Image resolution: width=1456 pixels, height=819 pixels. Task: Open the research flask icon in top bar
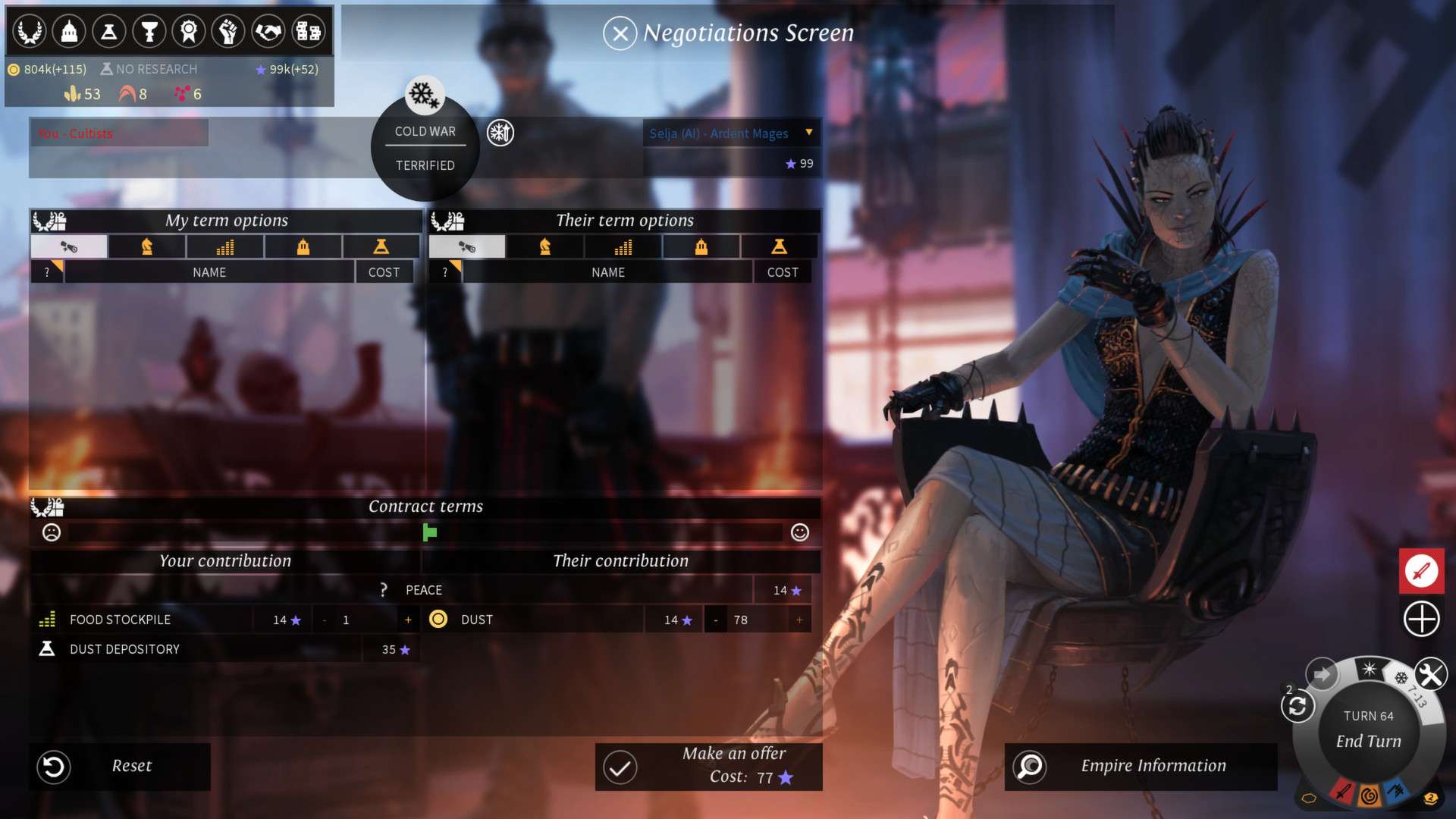[x=109, y=32]
